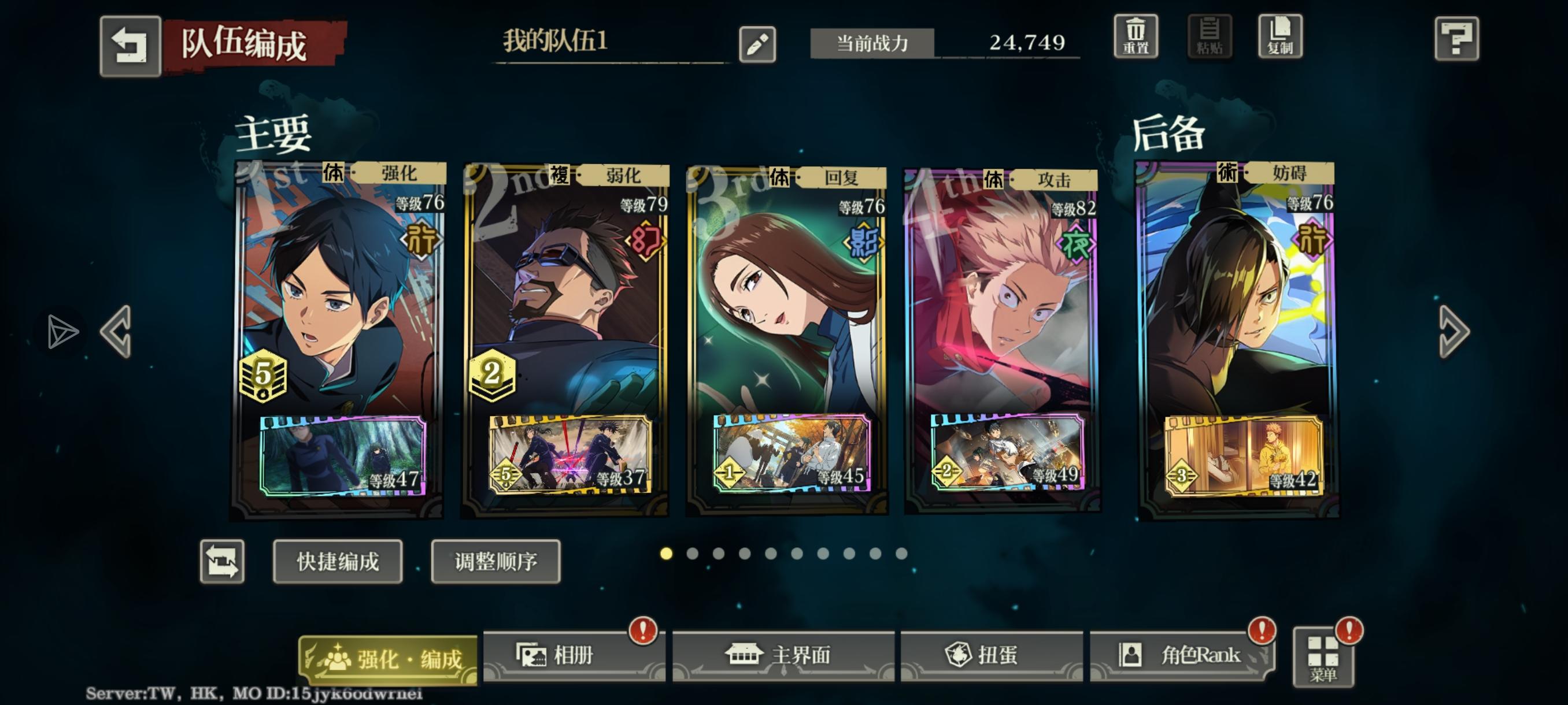Open the 重置 reset tool
This screenshot has height=705, width=1568.
pyautogui.click(x=1136, y=38)
